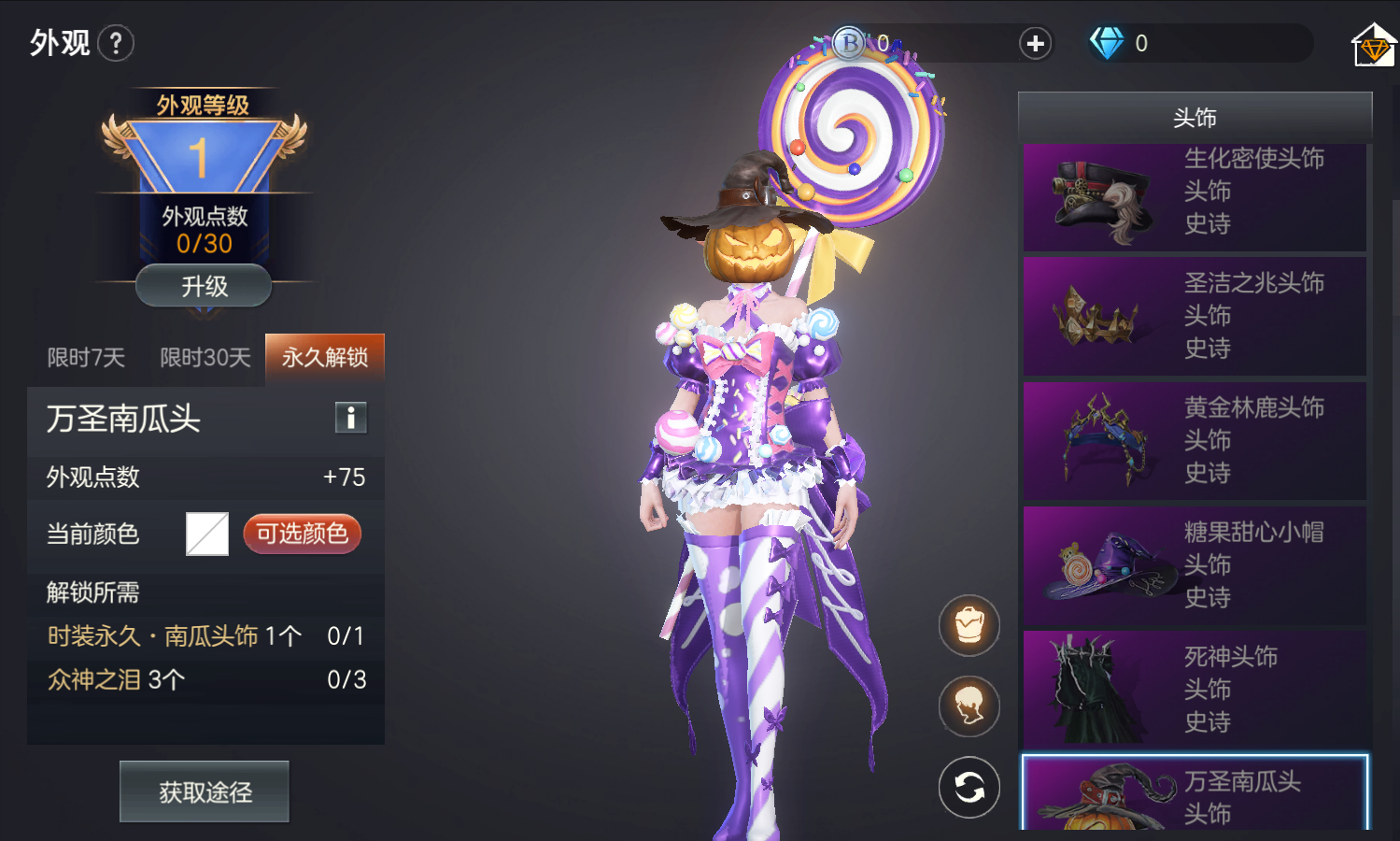1400x841 pixels.
Task: Add currency with the plus button
Action: [x=1035, y=43]
